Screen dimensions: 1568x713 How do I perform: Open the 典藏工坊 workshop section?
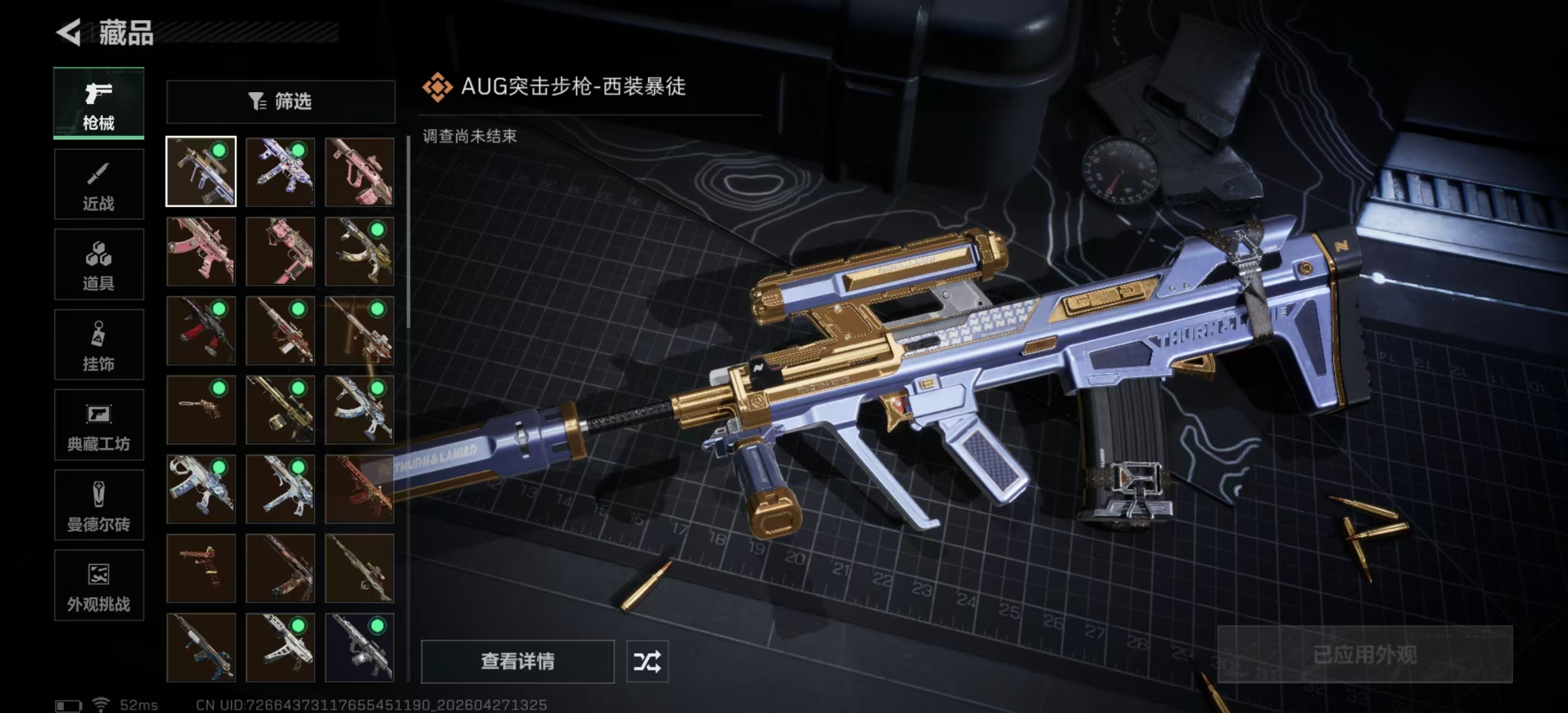click(x=99, y=425)
